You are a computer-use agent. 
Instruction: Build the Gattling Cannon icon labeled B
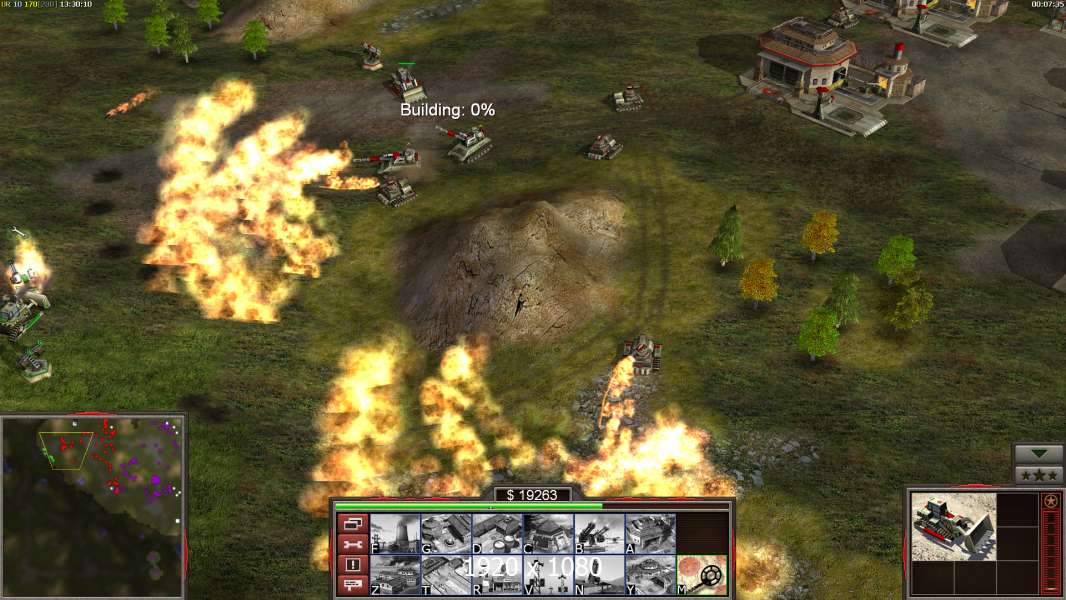599,533
